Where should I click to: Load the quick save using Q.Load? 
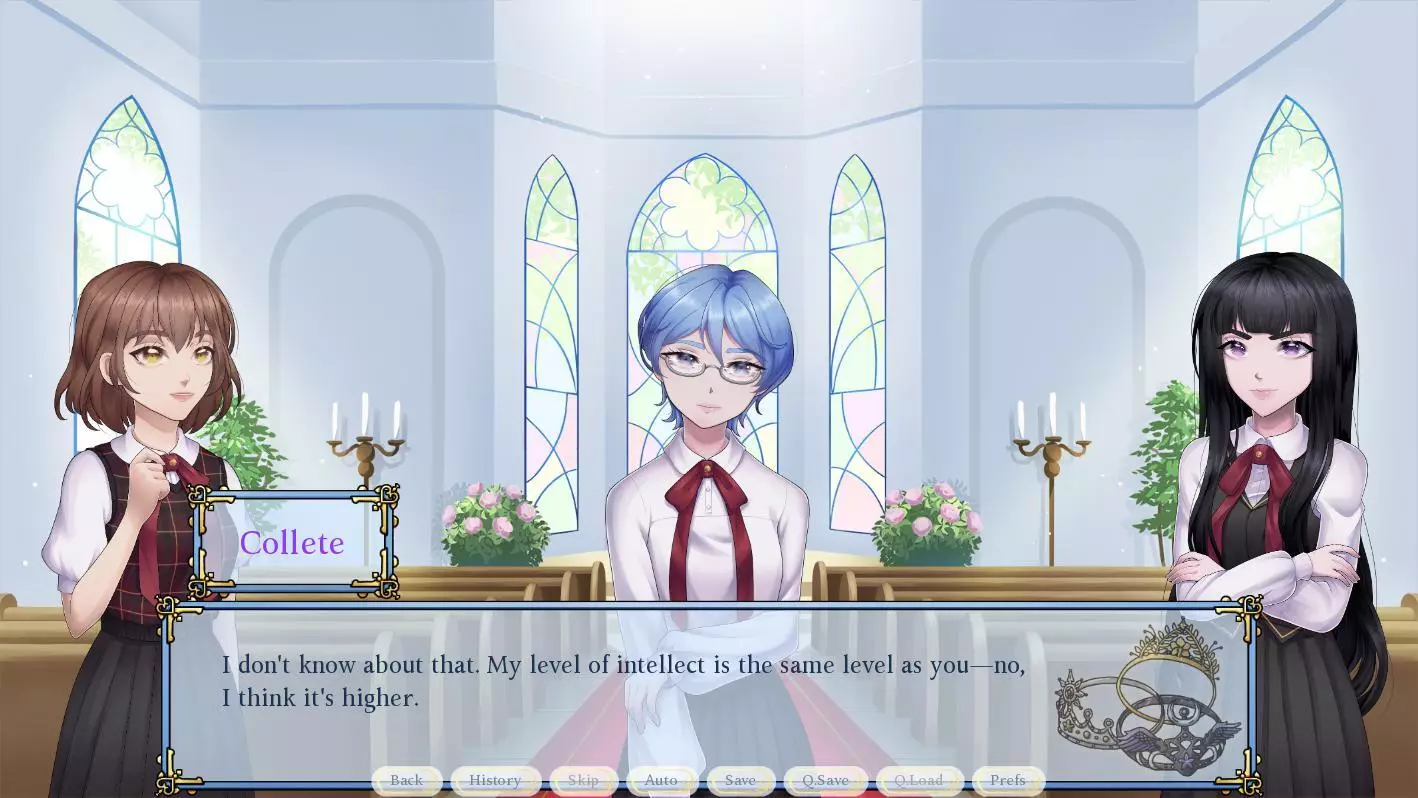(917, 780)
